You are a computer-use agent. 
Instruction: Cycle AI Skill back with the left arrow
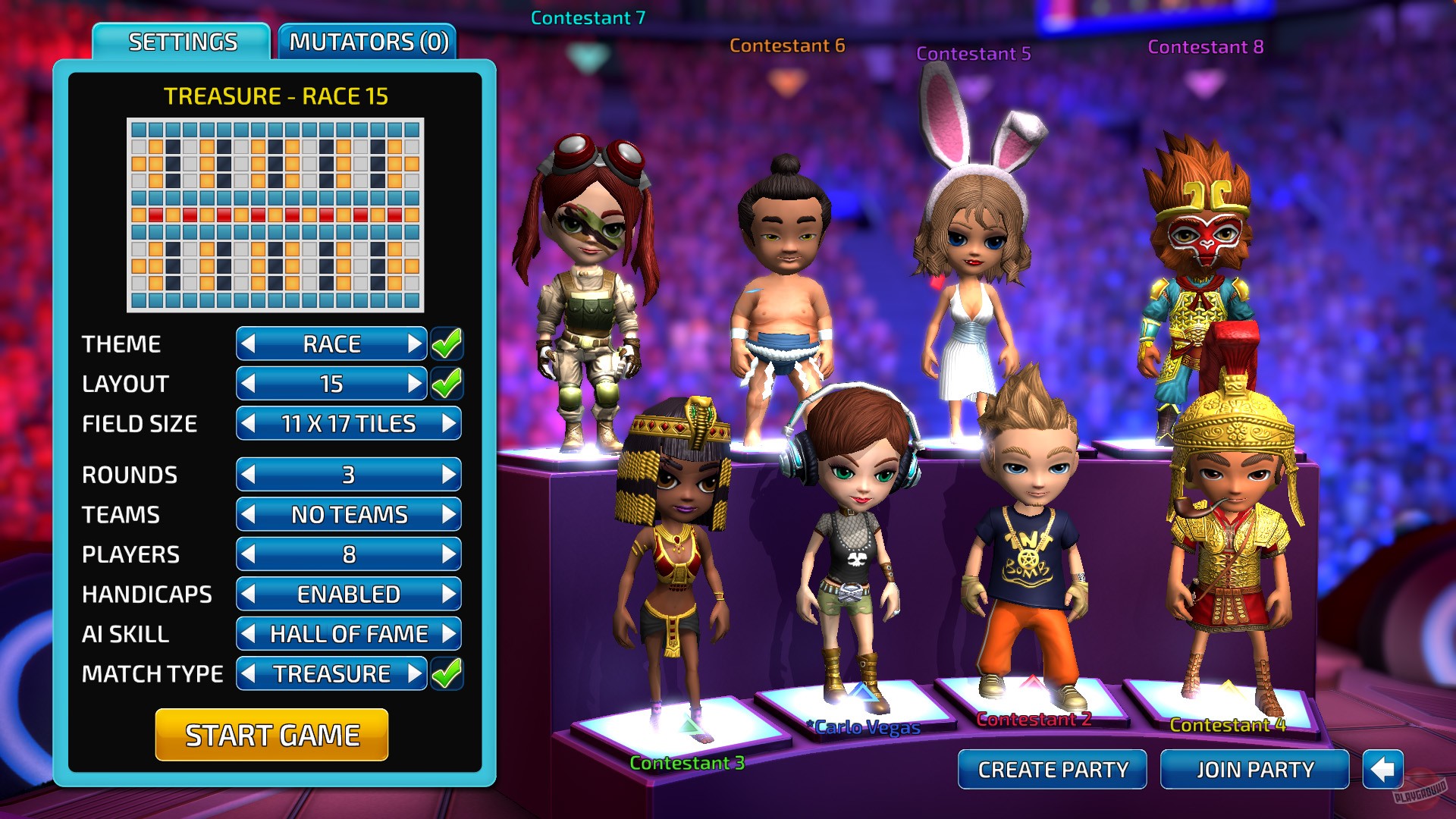pos(249,634)
